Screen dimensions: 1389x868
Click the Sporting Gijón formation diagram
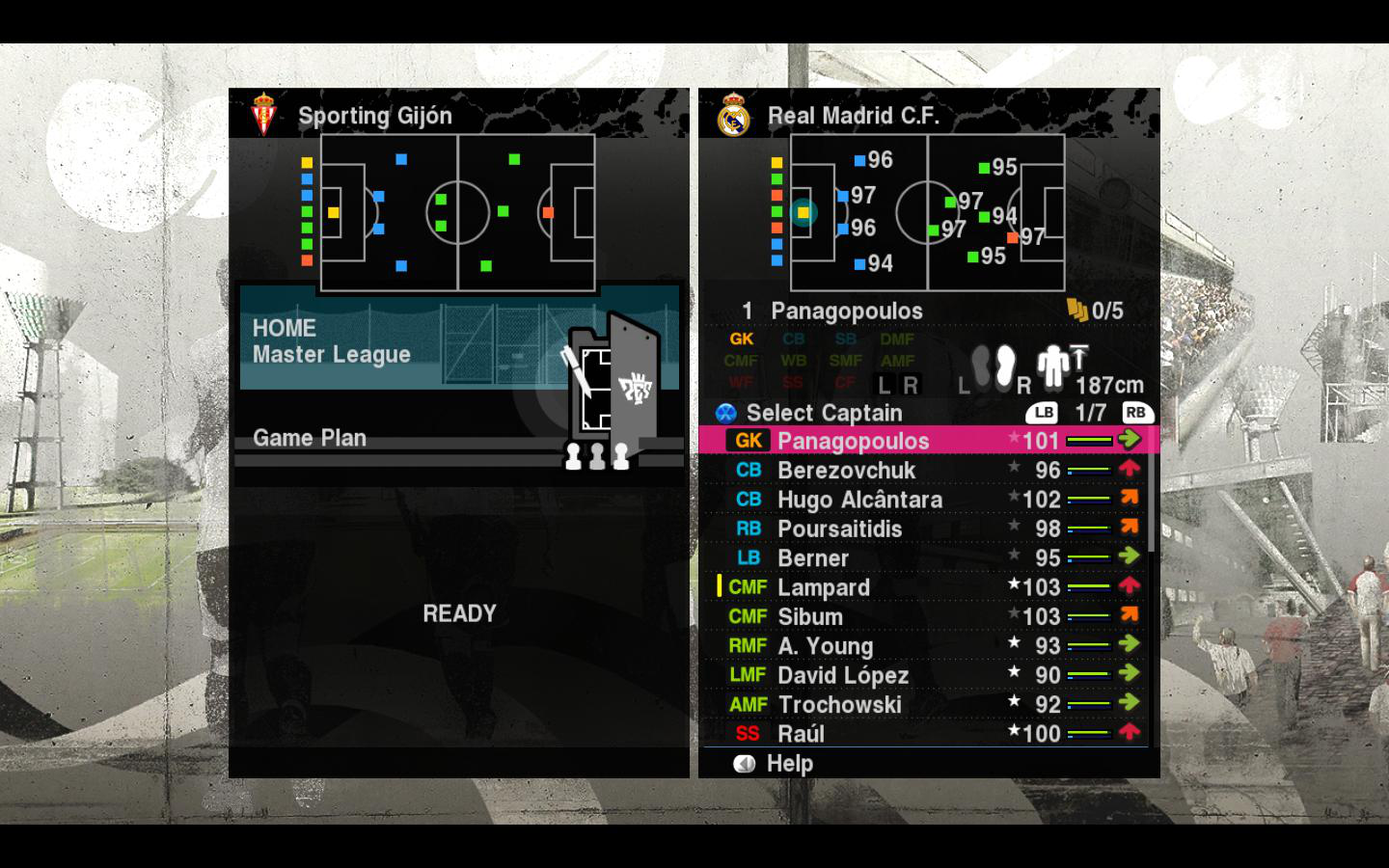[457, 212]
